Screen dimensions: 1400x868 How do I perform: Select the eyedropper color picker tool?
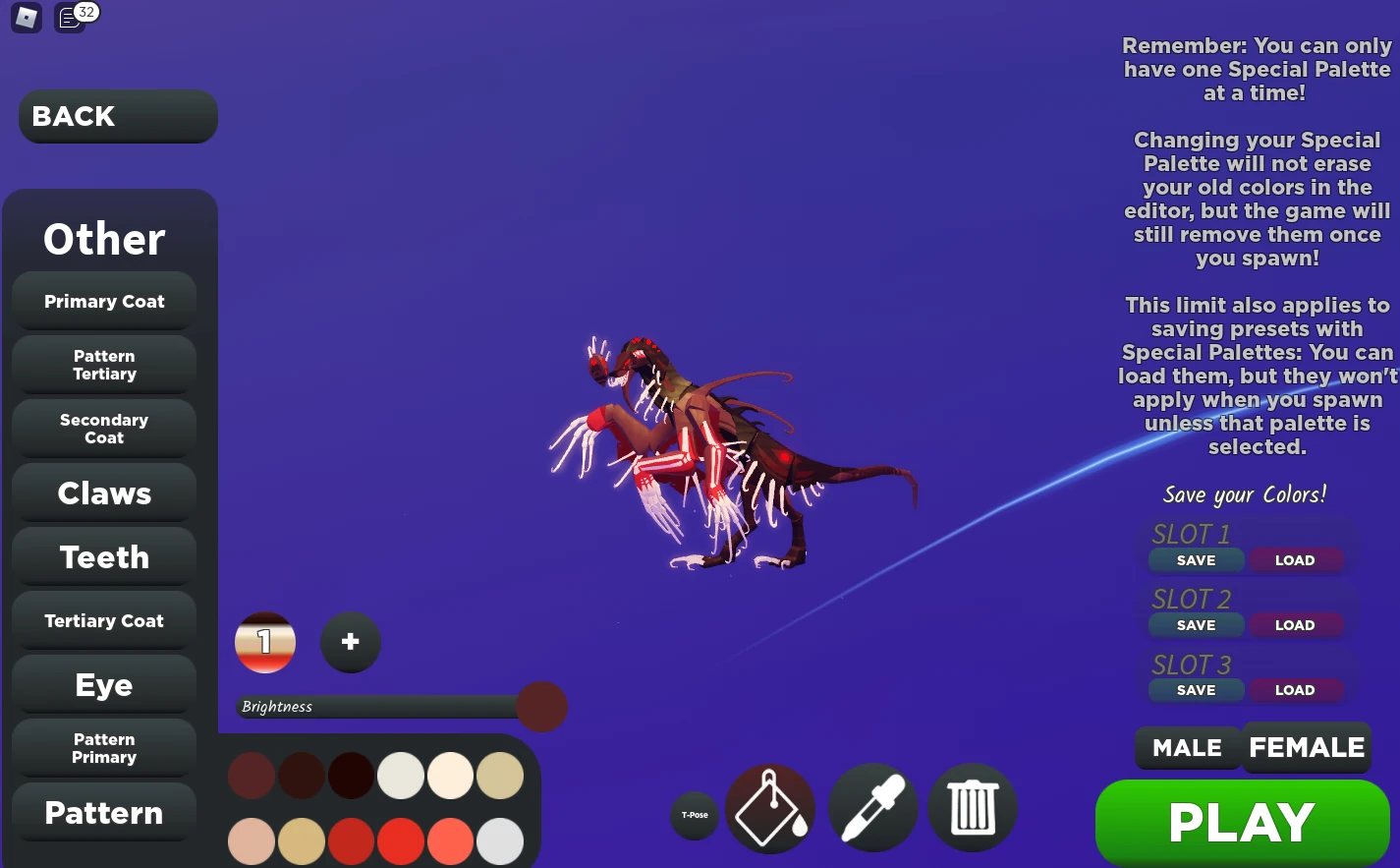coord(873,808)
